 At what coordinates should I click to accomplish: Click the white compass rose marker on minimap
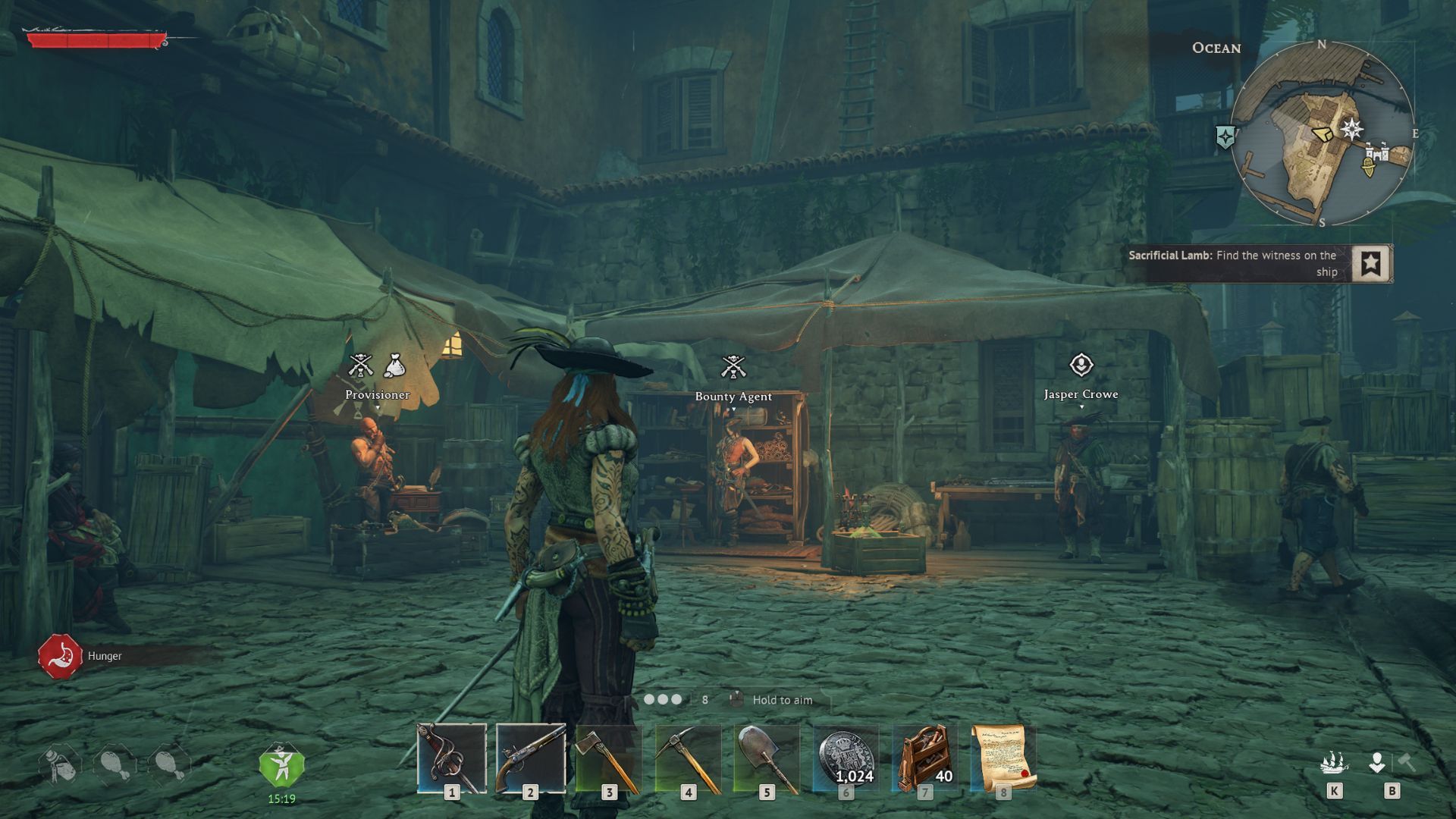1351,129
